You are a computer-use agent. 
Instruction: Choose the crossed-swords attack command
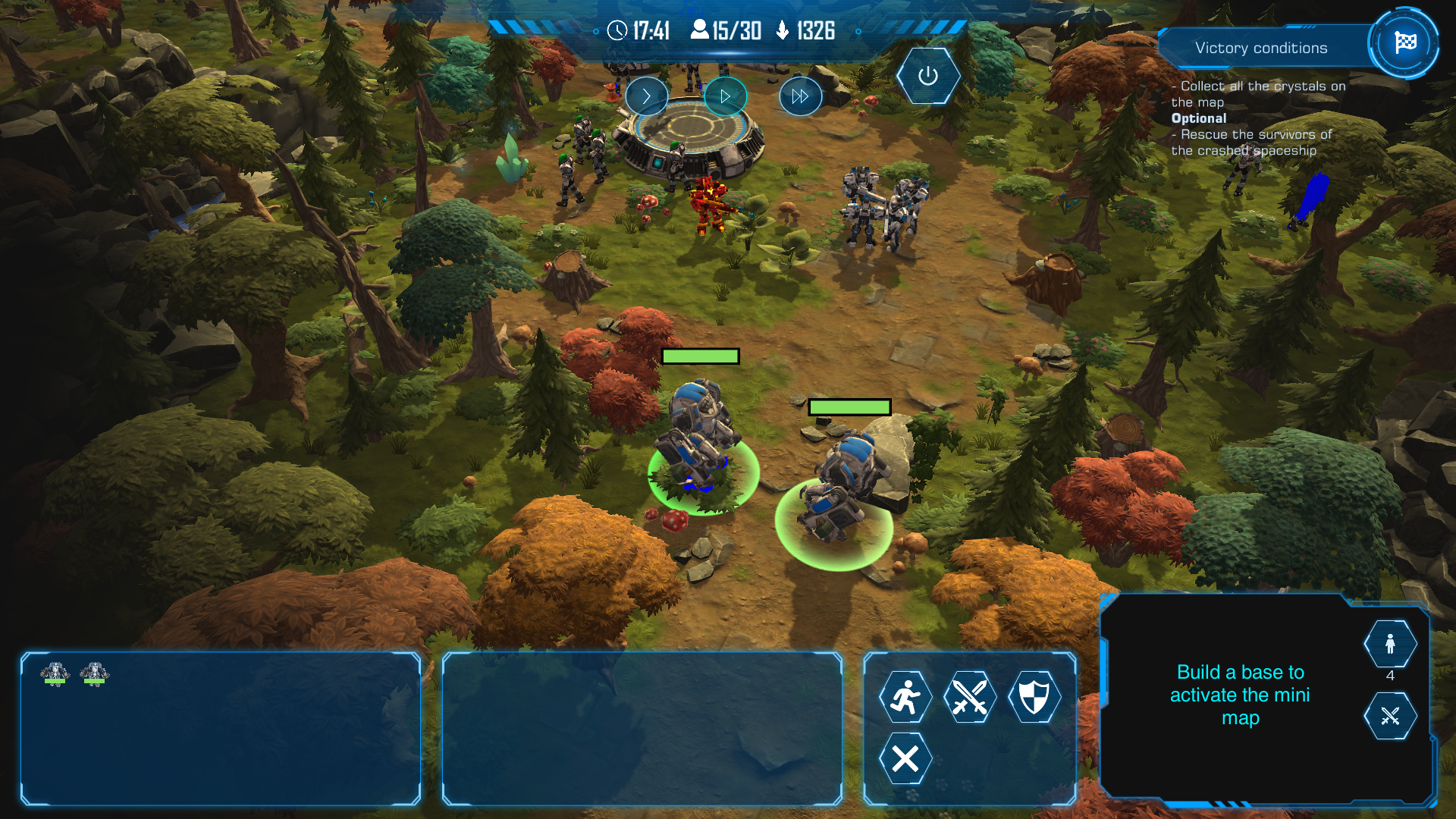pyautogui.click(x=969, y=696)
